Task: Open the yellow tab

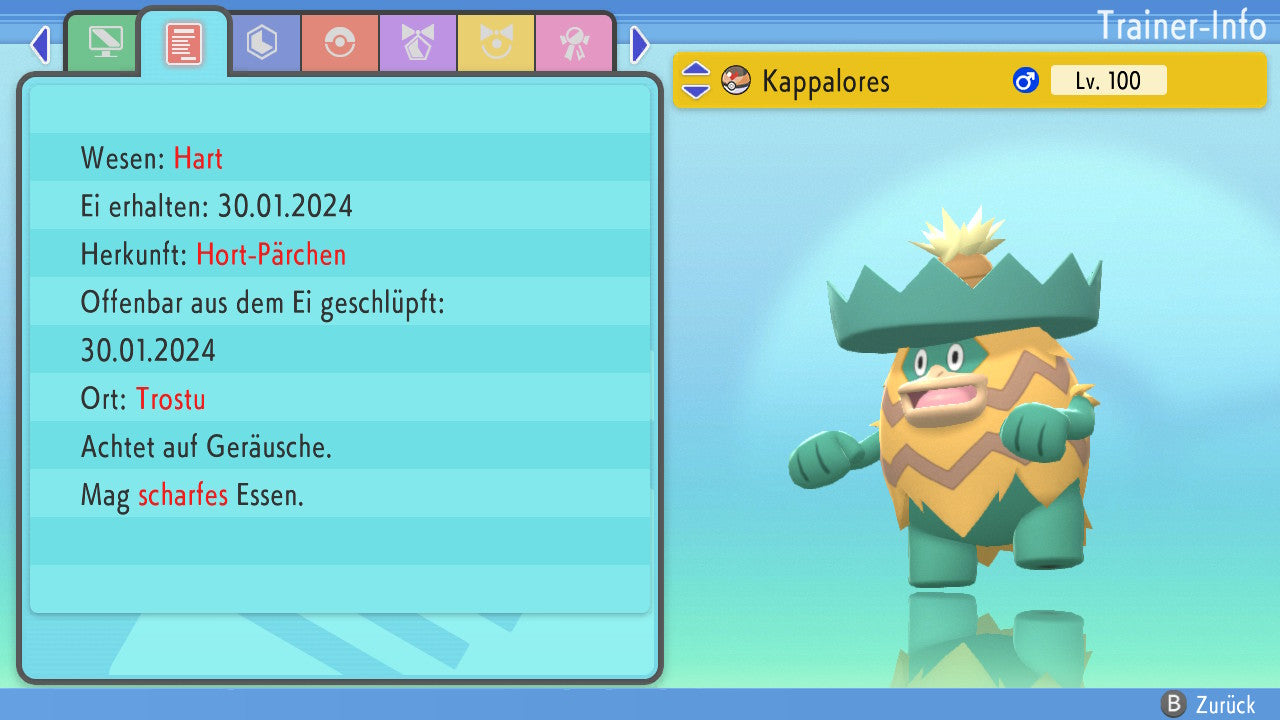Action: 496,43
